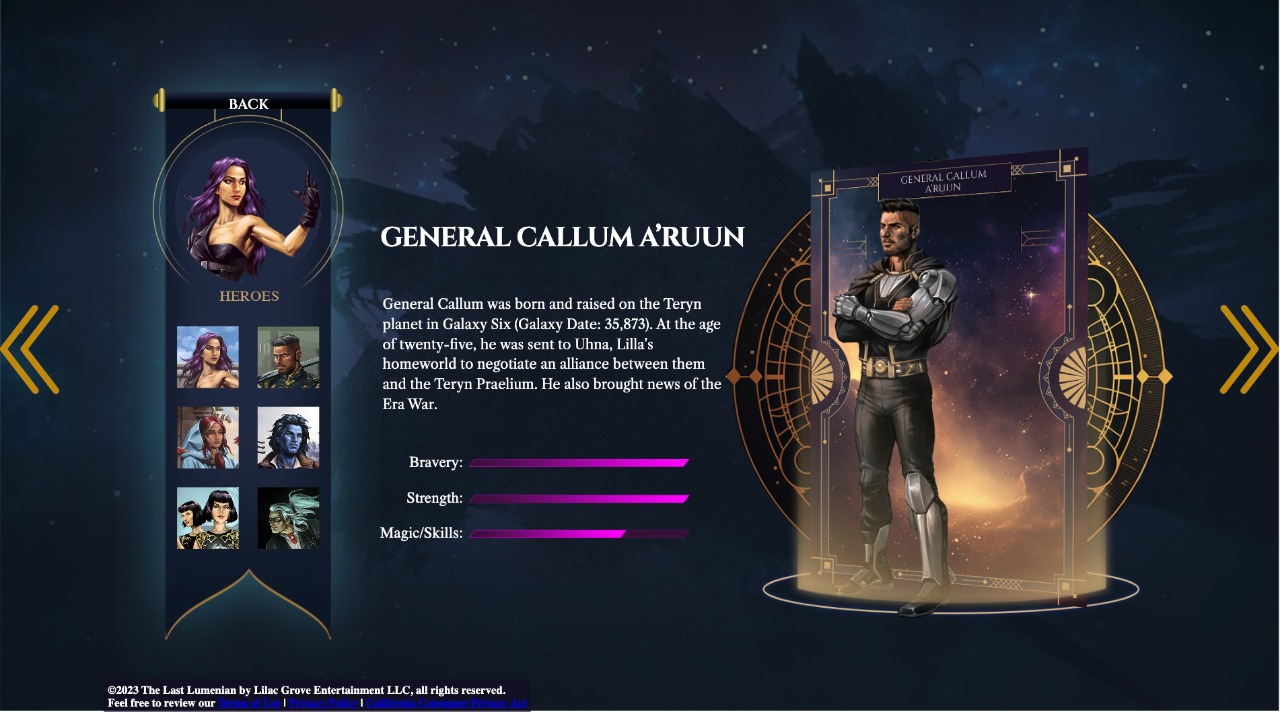Go back using the BACK button

248,104
